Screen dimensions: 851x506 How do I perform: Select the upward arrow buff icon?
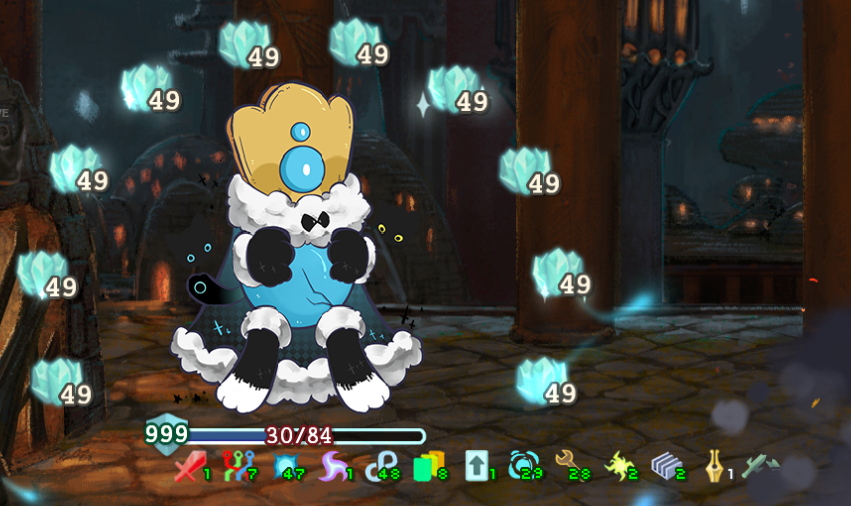point(475,467)
